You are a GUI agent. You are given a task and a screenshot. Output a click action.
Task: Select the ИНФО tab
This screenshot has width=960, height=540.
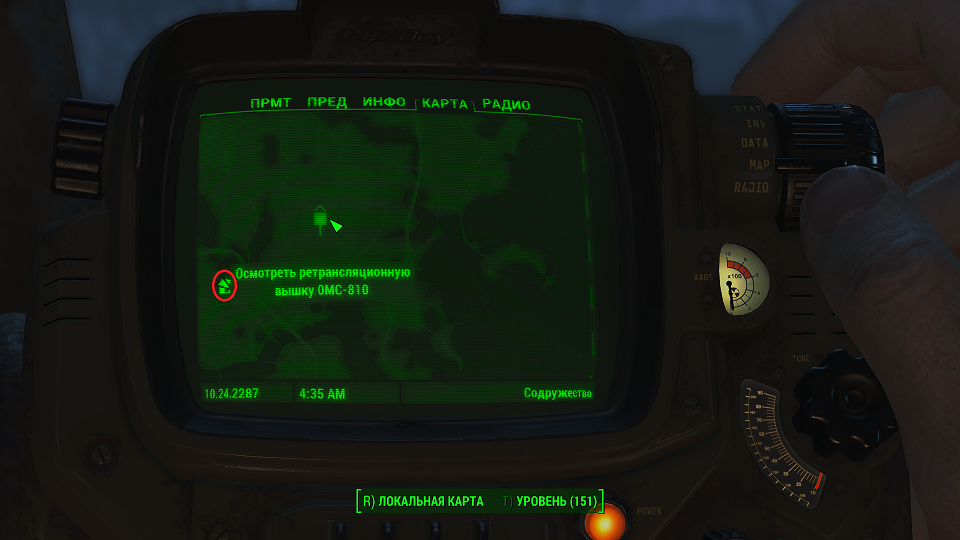[384, 103]
